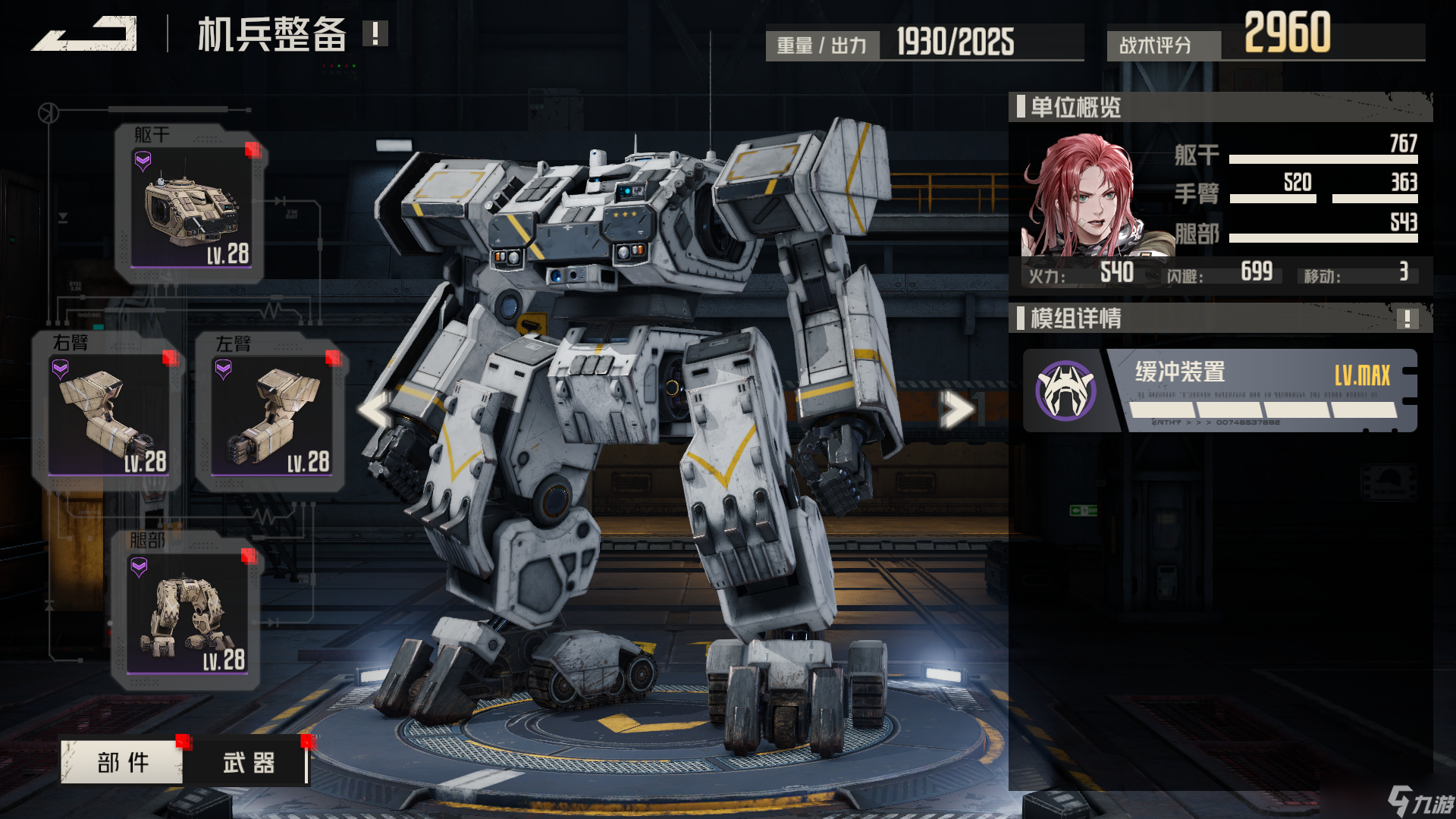Screen dimensions: 1456x819
Task: Switch to the 部件 parts tab
Action: pos(123,762)
